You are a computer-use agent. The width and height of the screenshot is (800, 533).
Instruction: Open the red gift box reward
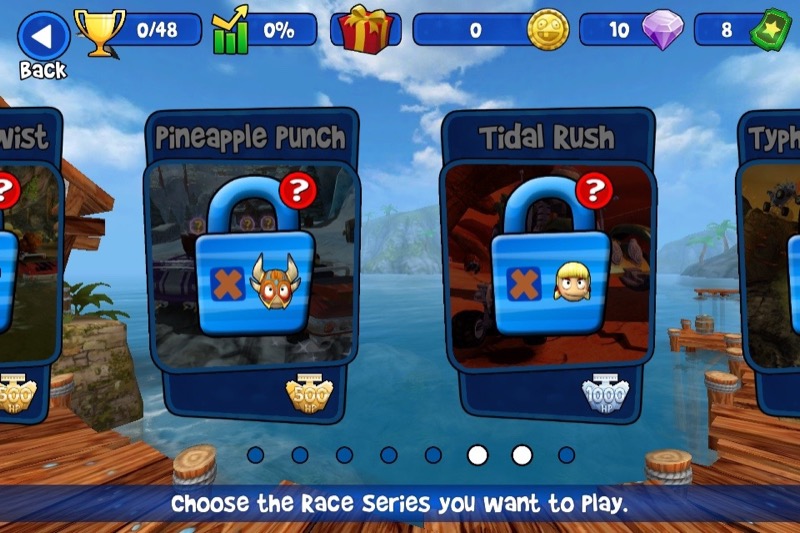point(365,29)
